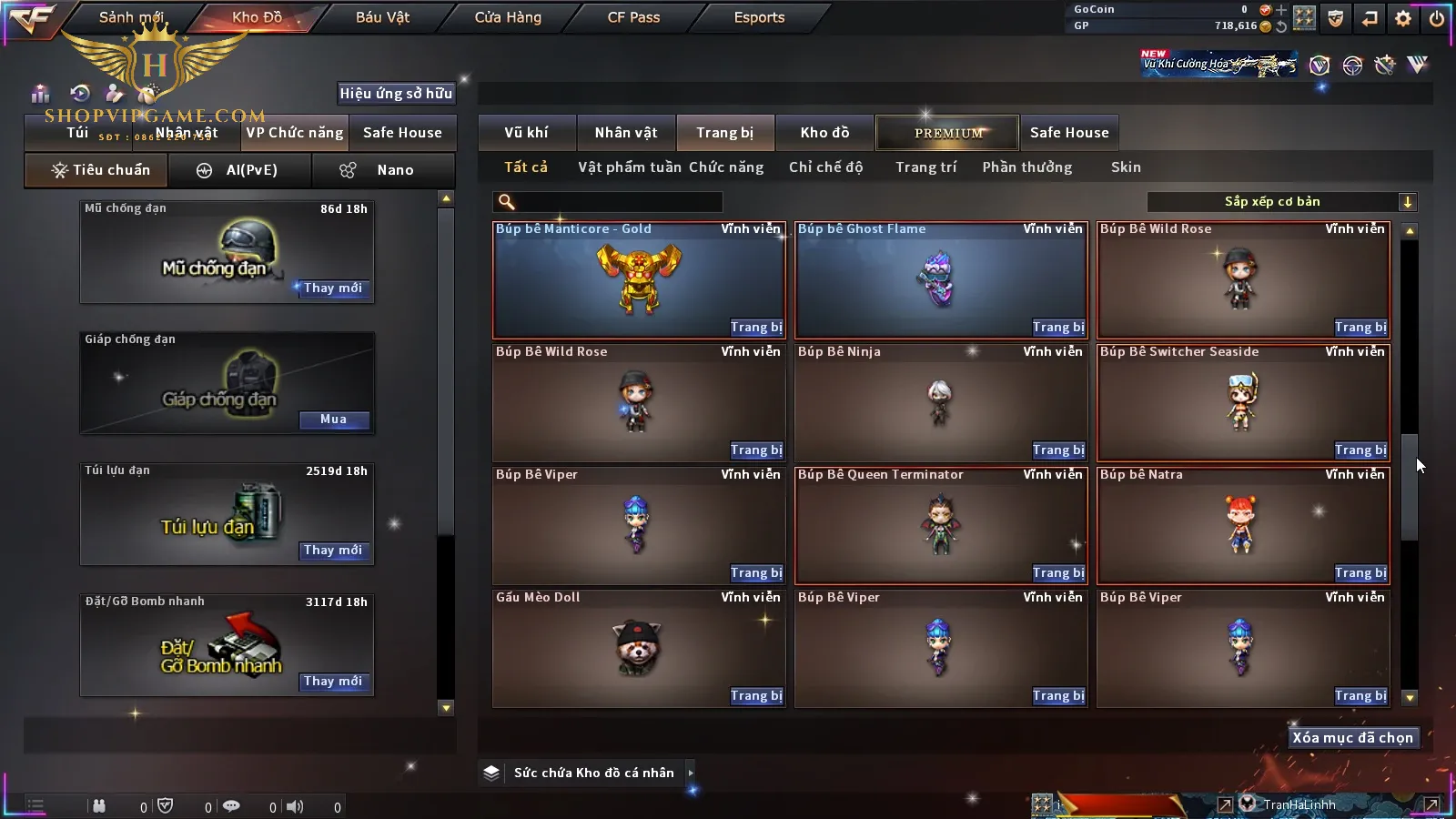
Task: Renew the Túi lựu đạn item
Action: 333,551
